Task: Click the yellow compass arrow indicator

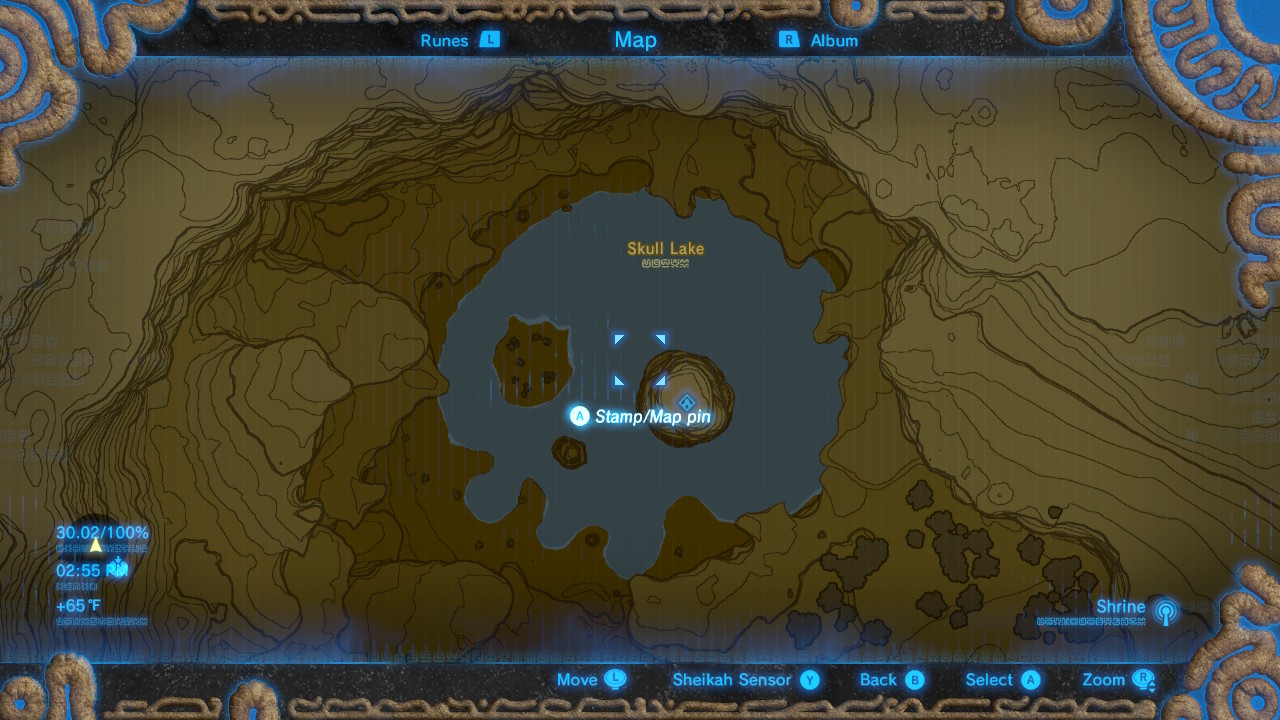Action: tap(95, 547)
